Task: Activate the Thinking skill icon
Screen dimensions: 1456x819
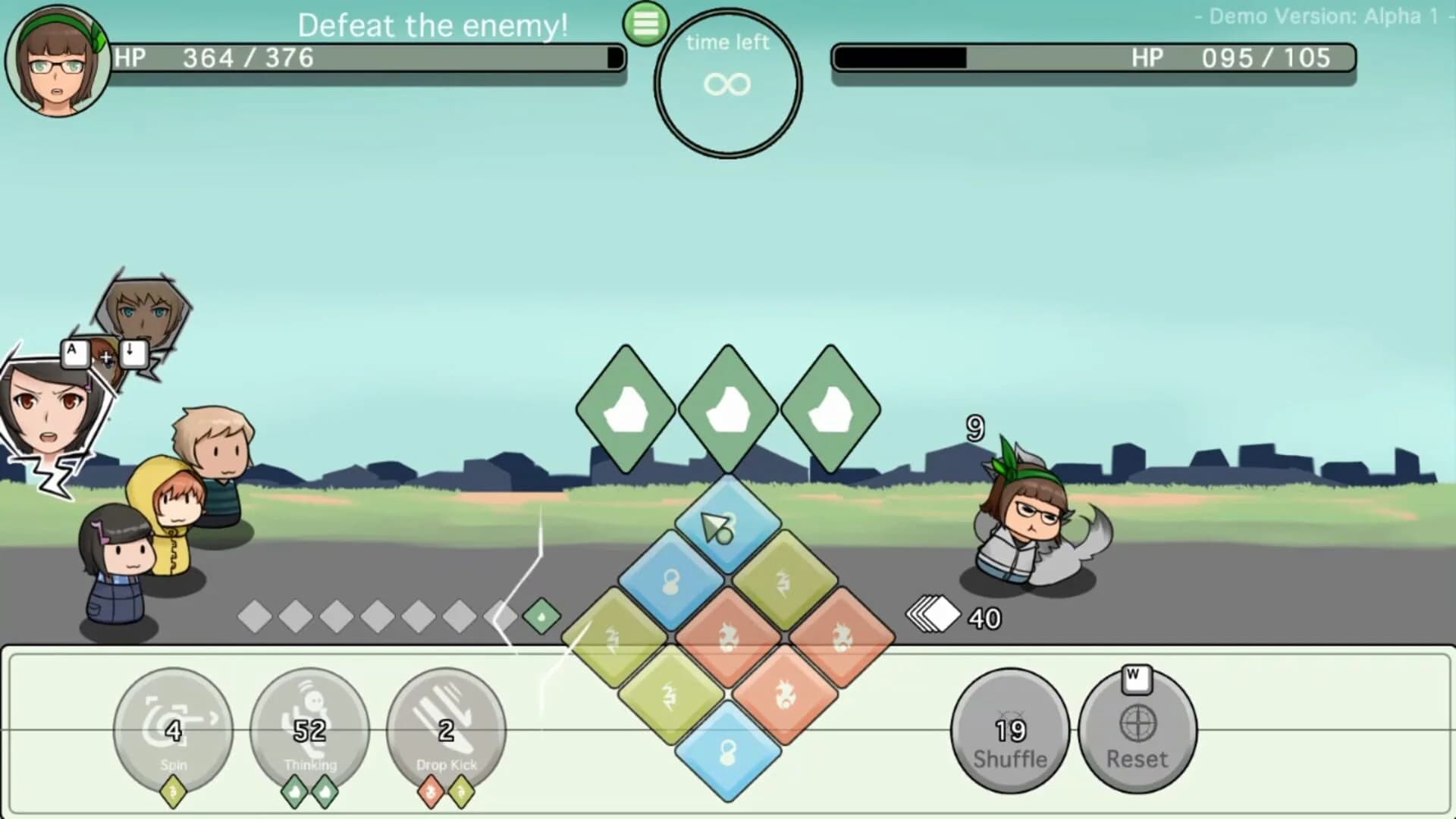Action: (x=309, y=728)
